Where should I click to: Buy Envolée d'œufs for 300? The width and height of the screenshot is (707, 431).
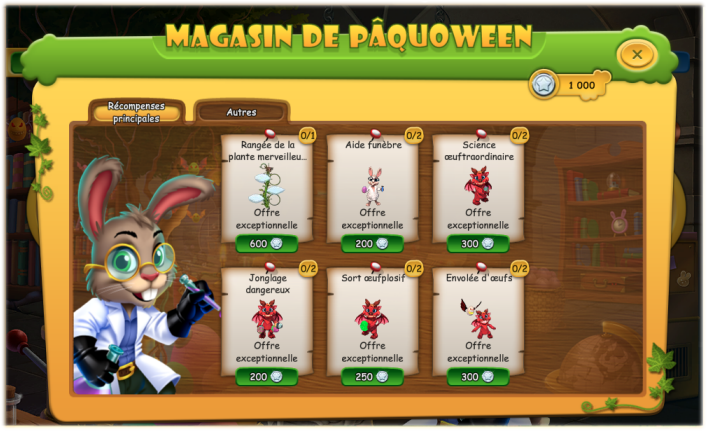[477, 377]
